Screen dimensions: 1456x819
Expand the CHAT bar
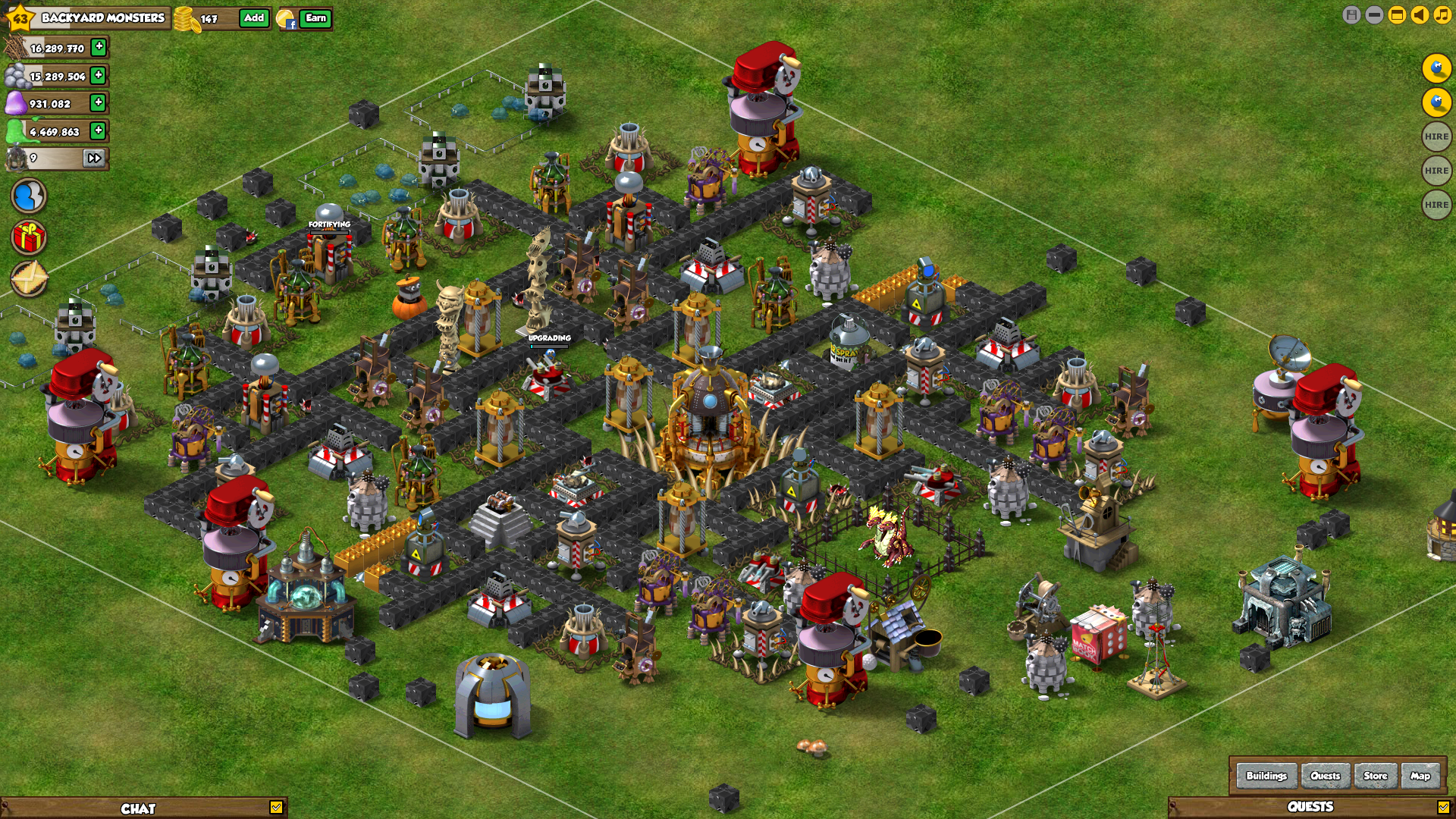(276, 808)
